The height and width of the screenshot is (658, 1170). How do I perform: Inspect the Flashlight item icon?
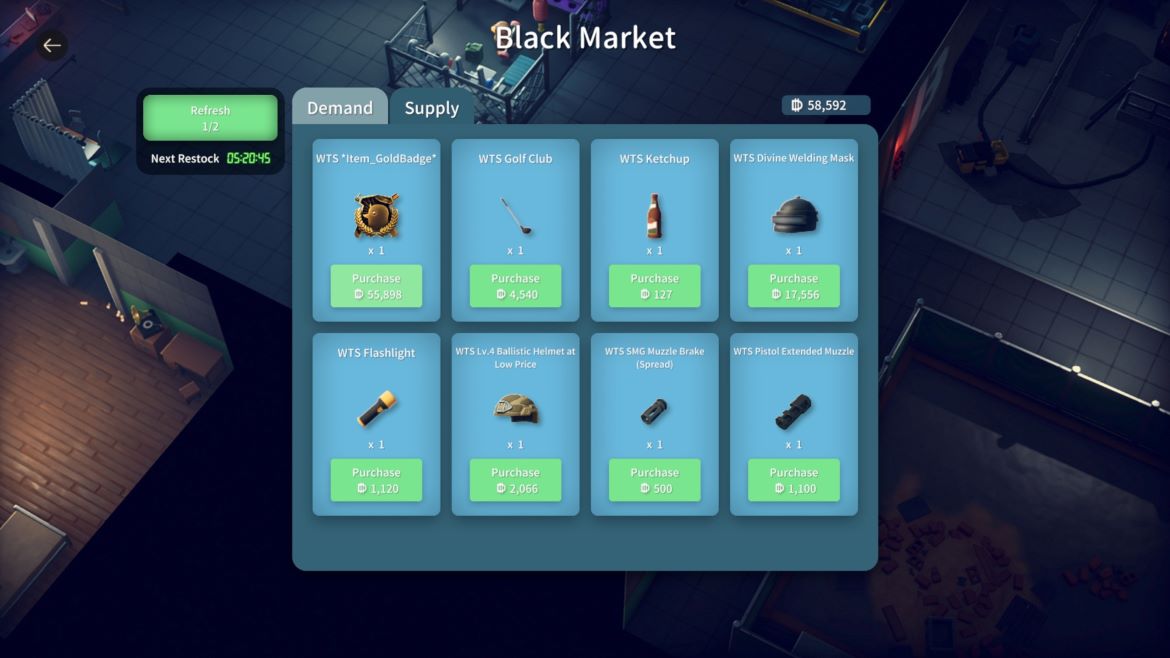(376, 409)
